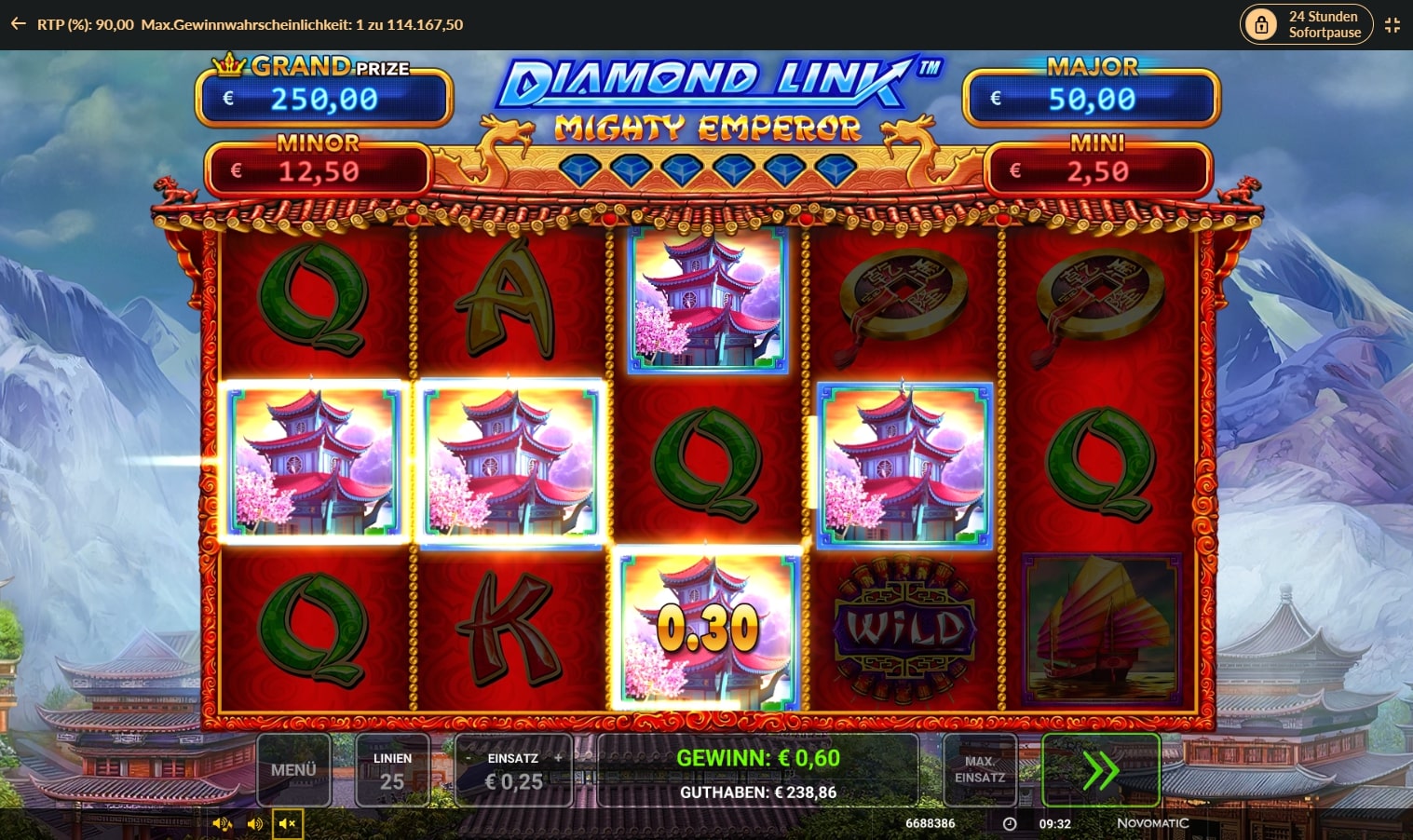Open the MENÜ panel
Image resolution: width=1413 pixels, height=840 pixels.
point(294,770)
